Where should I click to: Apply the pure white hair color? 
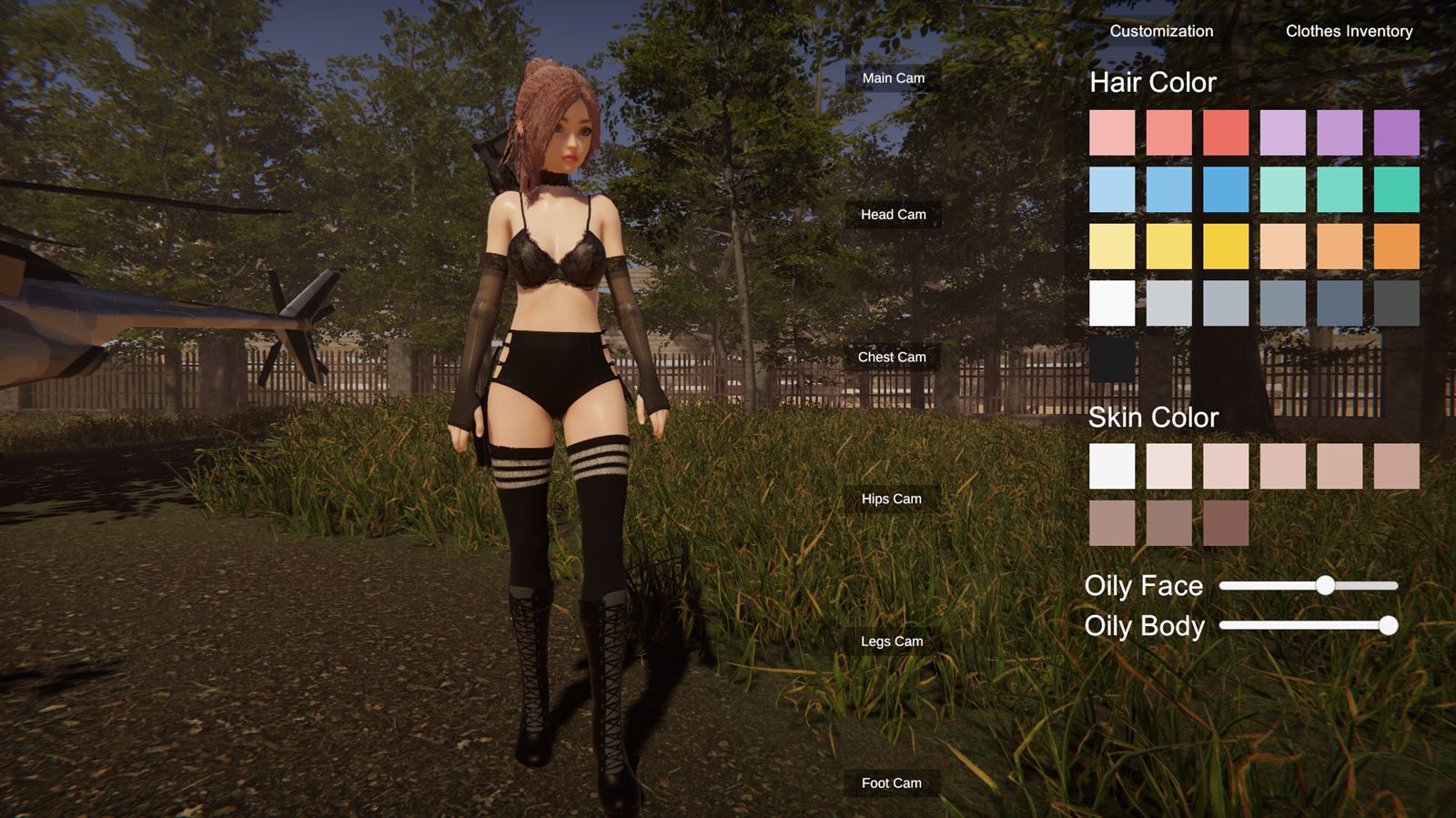coord(1112,303)
